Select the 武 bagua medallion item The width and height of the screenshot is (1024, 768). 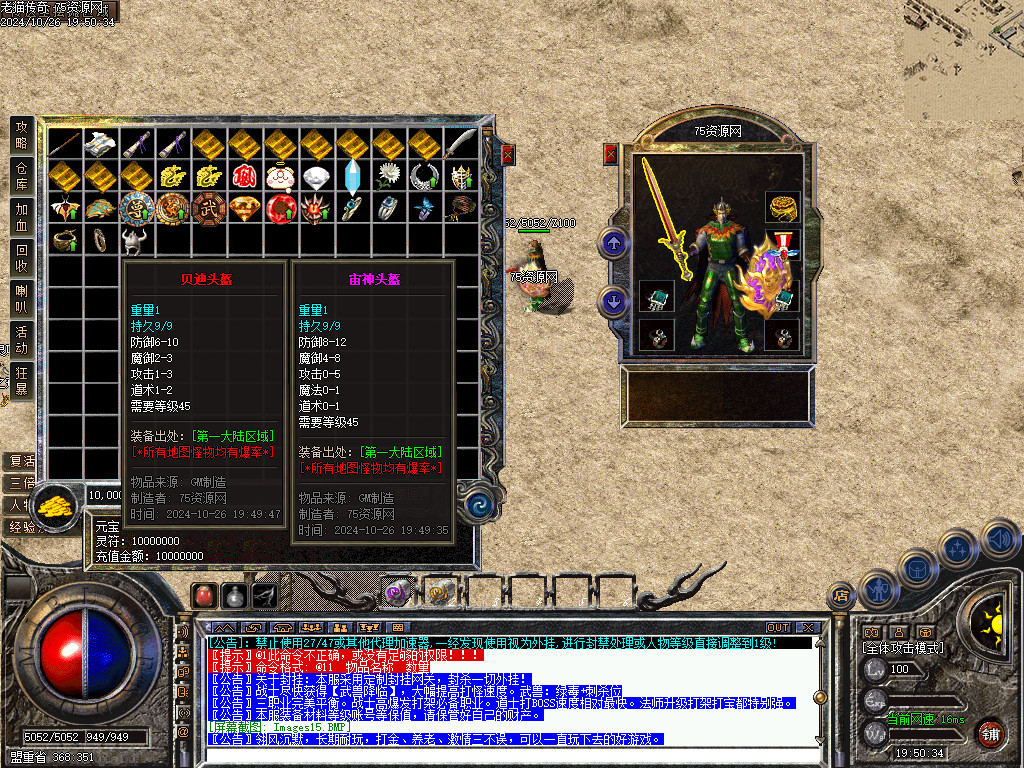coord(209,208)
